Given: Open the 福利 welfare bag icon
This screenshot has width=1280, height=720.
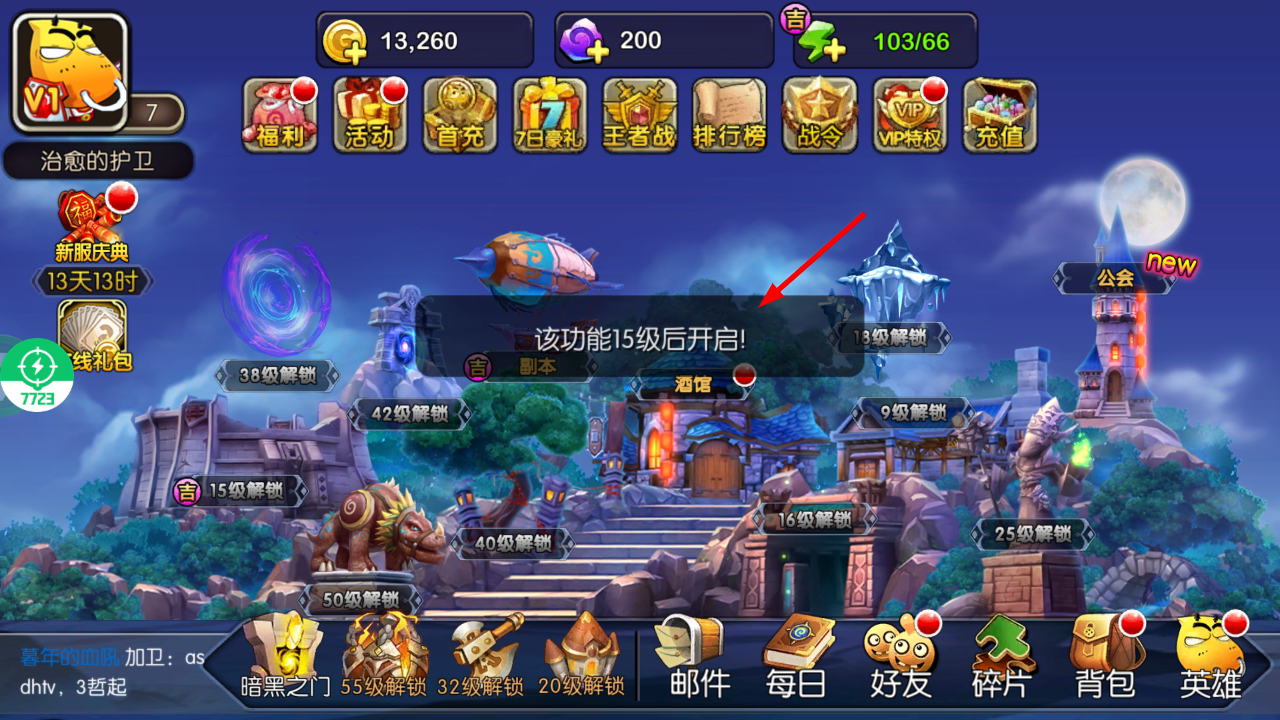Looking at the screenshot, I should click(280, 115).
